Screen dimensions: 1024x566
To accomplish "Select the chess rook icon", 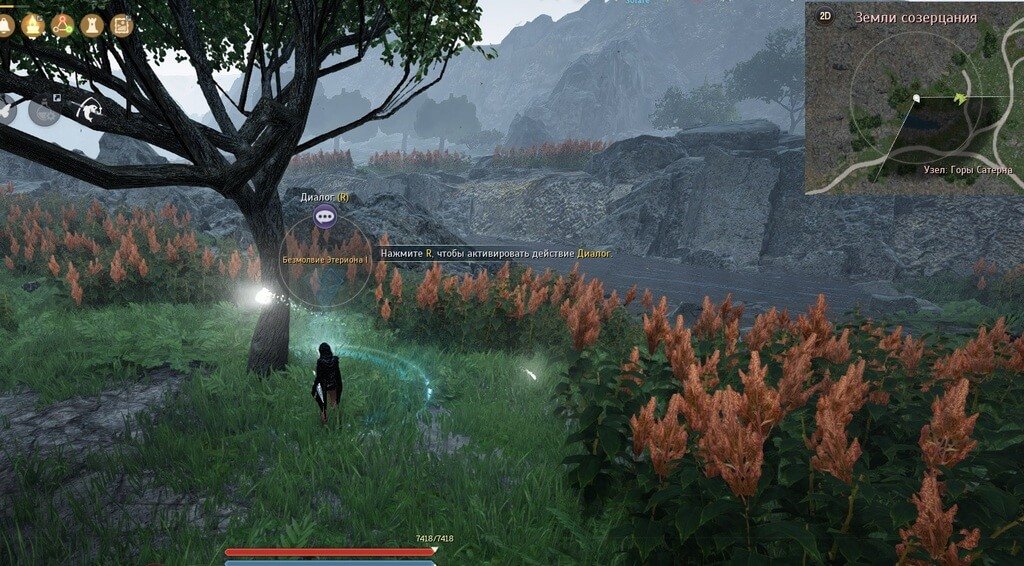I will tap(92, 25).
